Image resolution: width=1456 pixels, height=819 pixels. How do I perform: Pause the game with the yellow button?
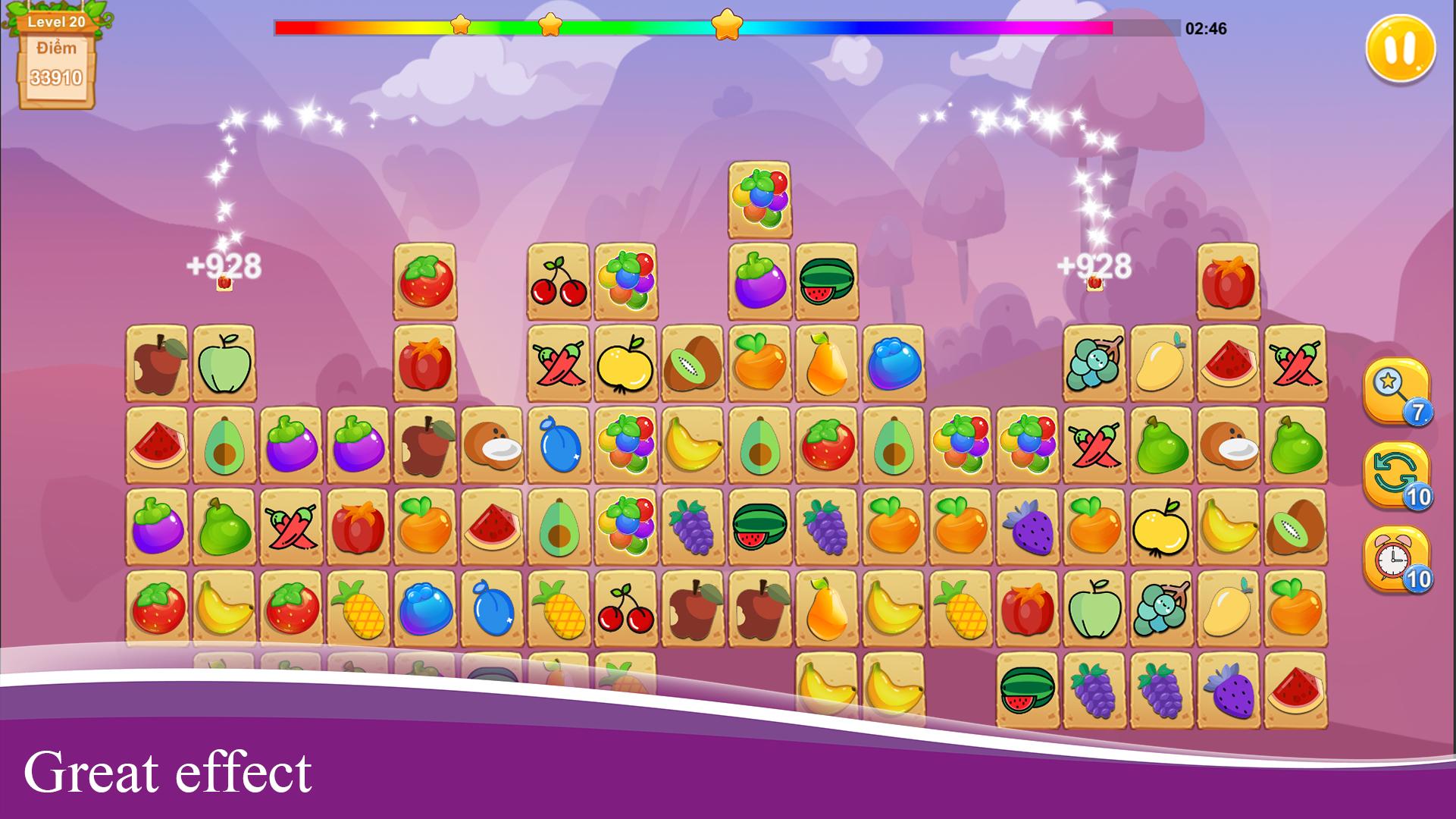(x=1400, y=49)
